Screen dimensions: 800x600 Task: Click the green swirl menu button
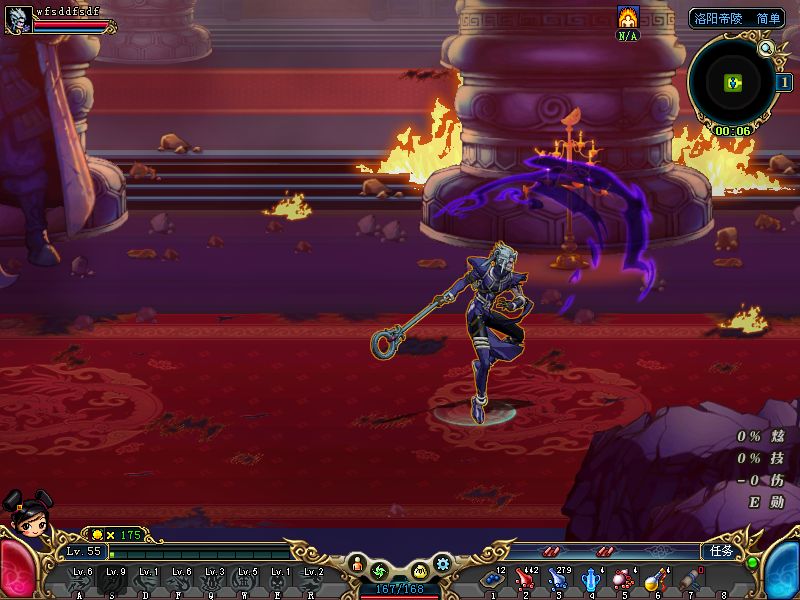pos(379,571)
